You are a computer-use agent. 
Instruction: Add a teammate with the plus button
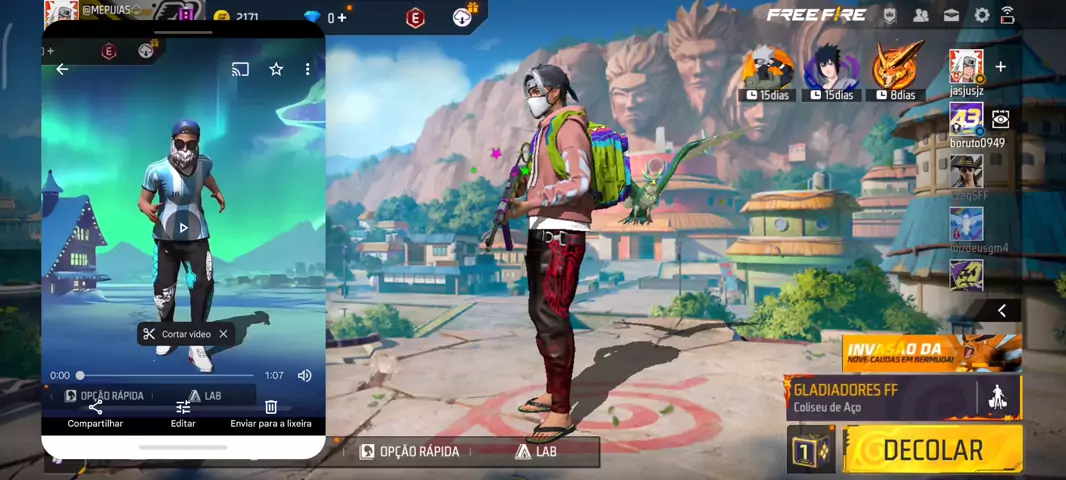tap(1000, 67)
